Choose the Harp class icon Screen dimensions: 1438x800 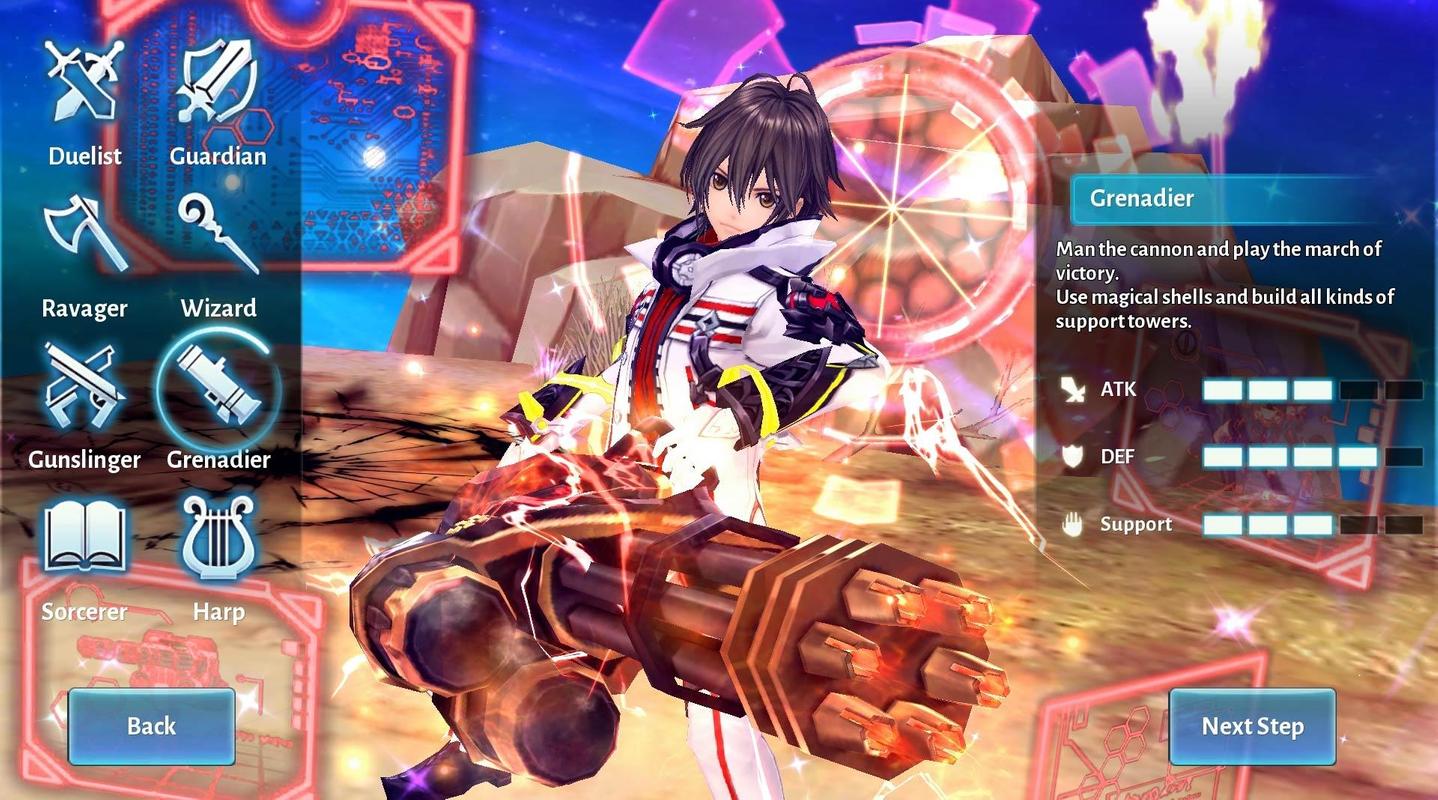[x=217, y=540]
